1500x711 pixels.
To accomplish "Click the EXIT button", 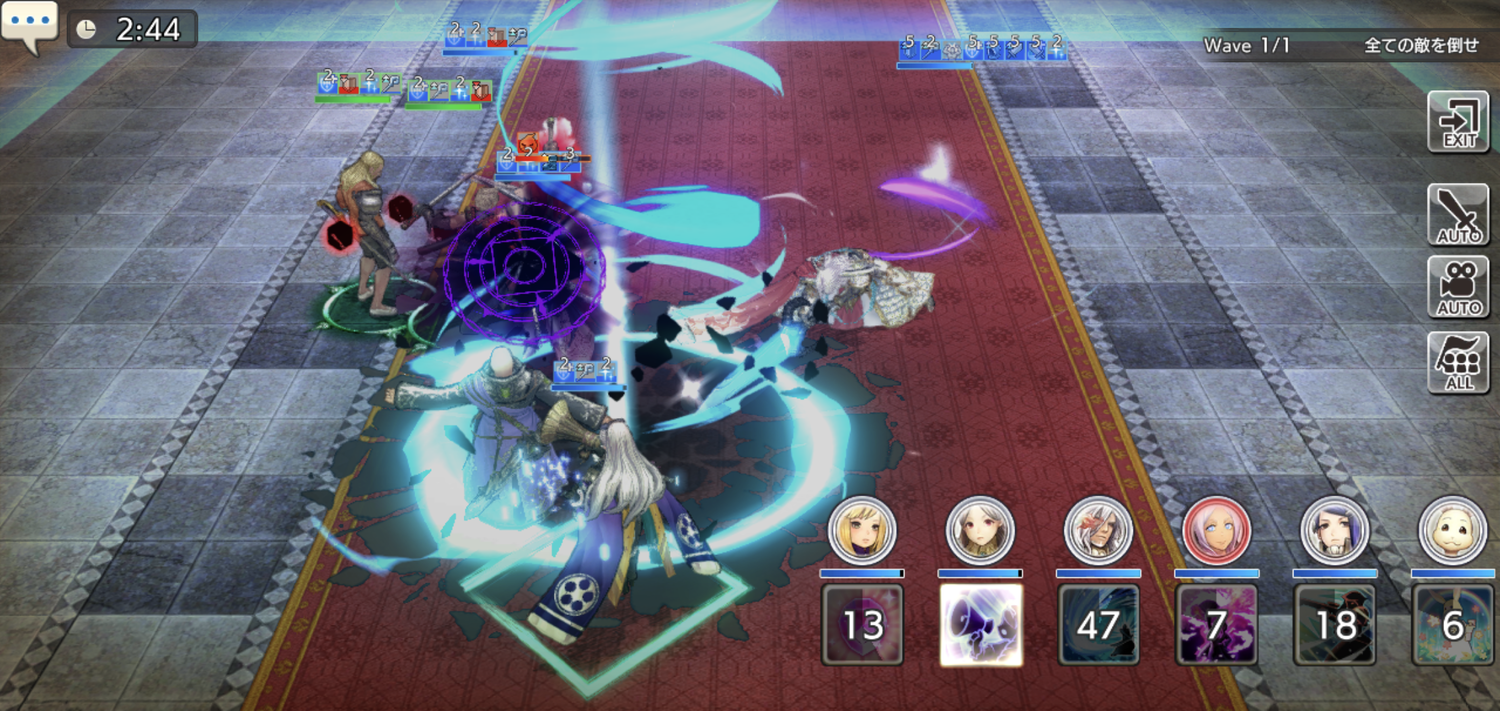I will (1458, 122).
